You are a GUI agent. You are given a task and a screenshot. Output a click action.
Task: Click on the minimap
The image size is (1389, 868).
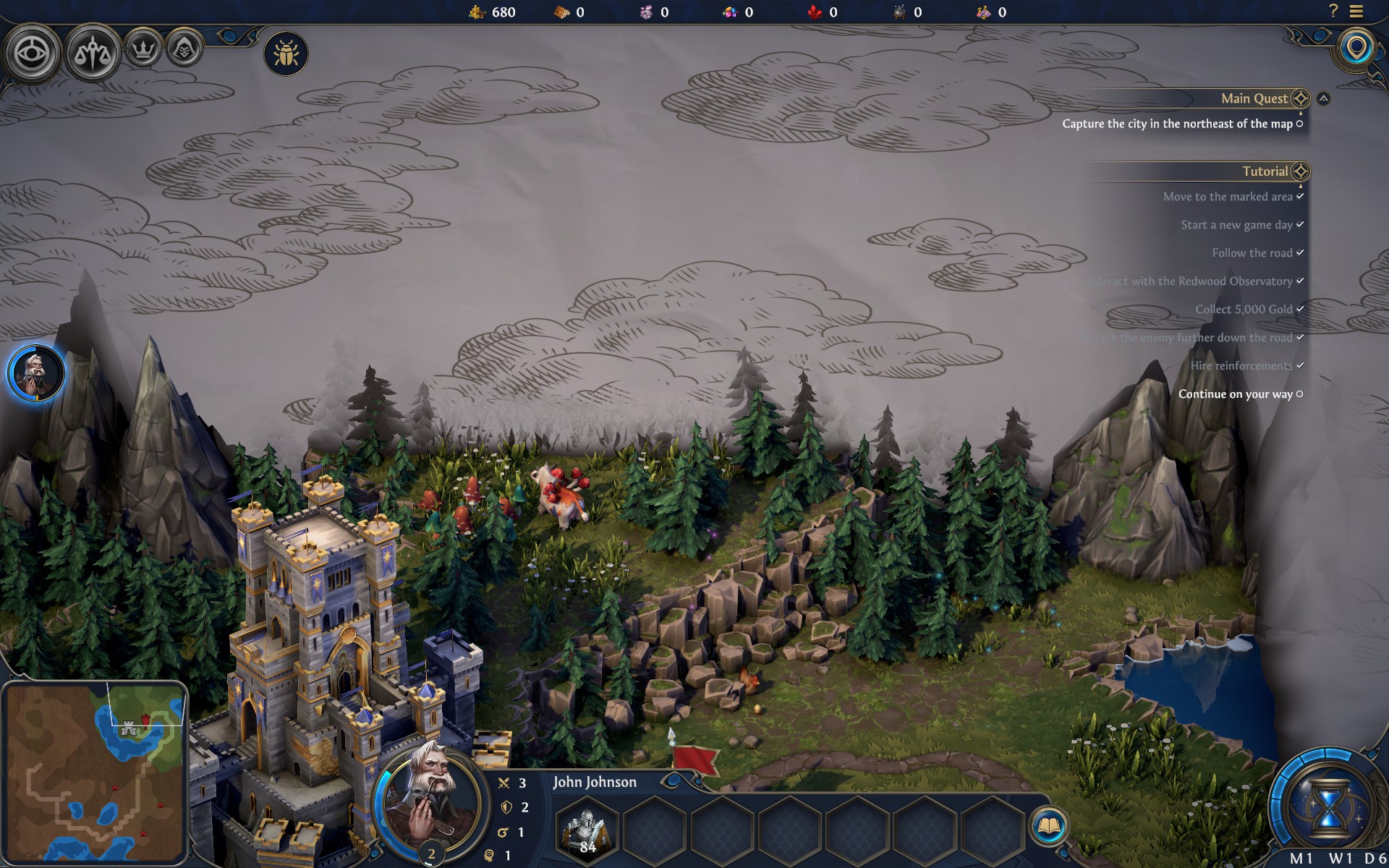94,772
